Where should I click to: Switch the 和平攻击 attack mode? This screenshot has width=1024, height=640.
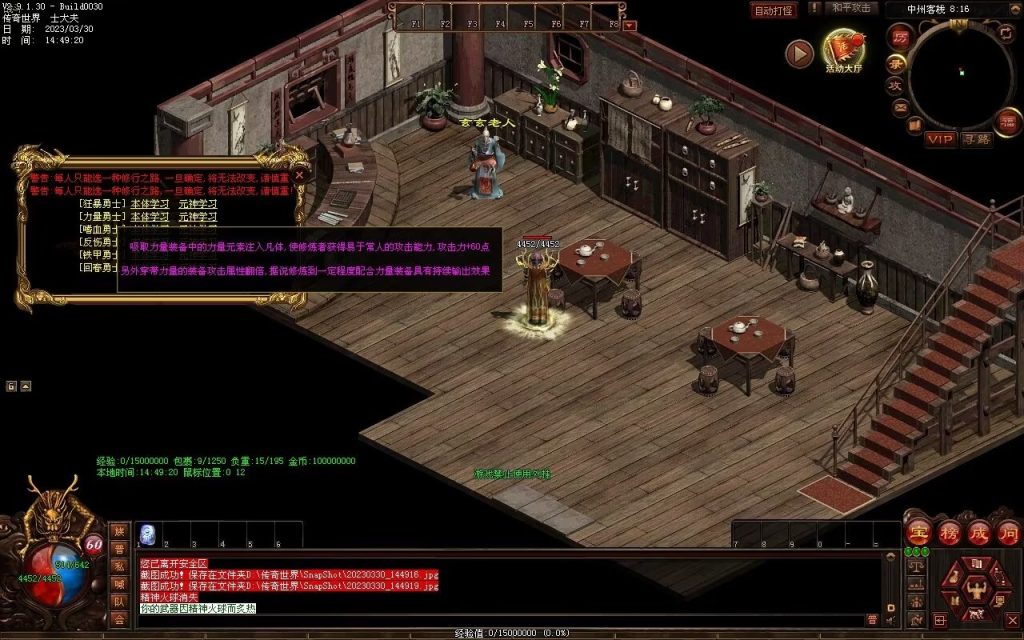pyautogui.click(x=852, y=8)
